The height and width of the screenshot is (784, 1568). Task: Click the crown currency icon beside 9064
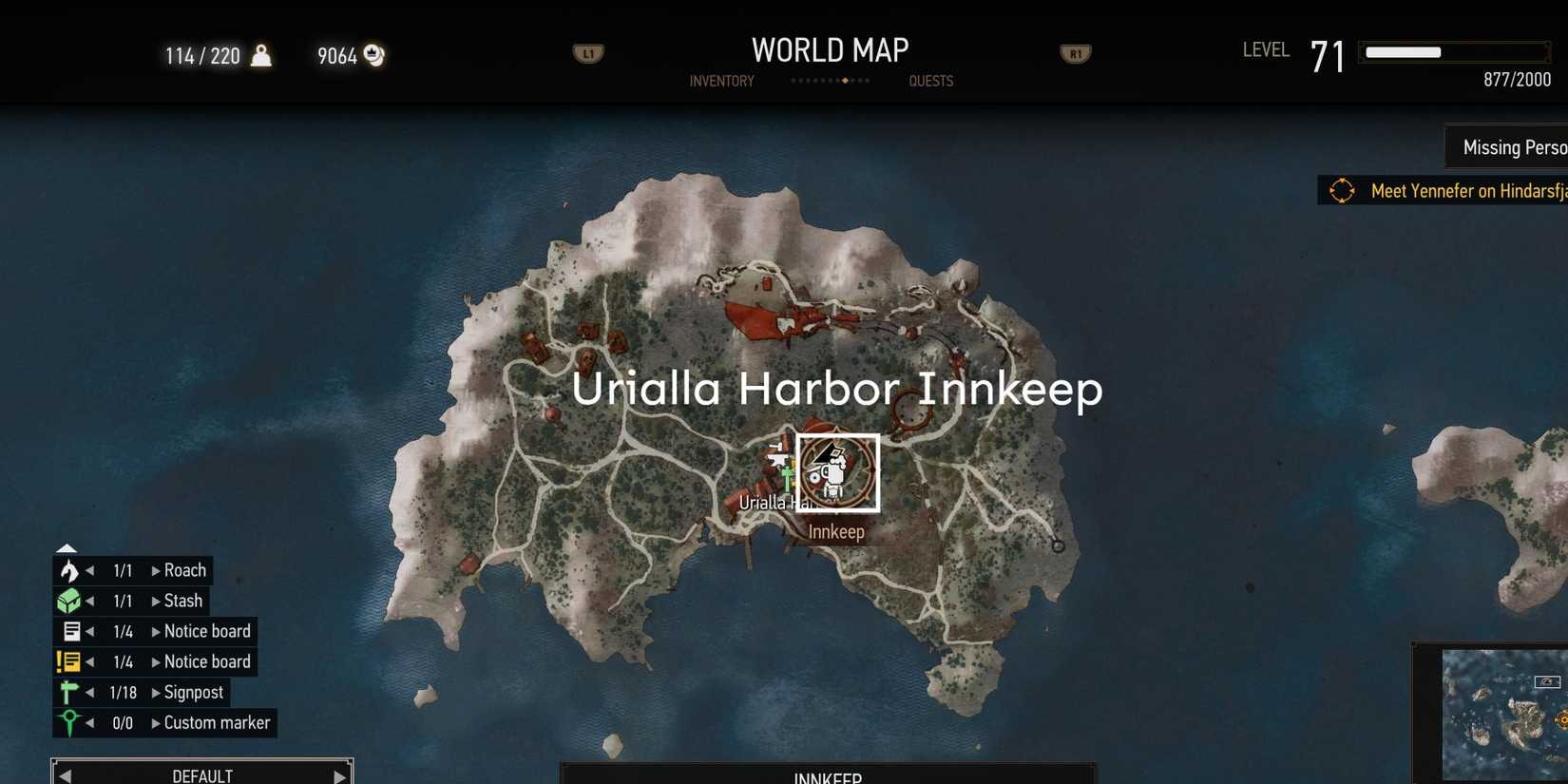point(372,56)
